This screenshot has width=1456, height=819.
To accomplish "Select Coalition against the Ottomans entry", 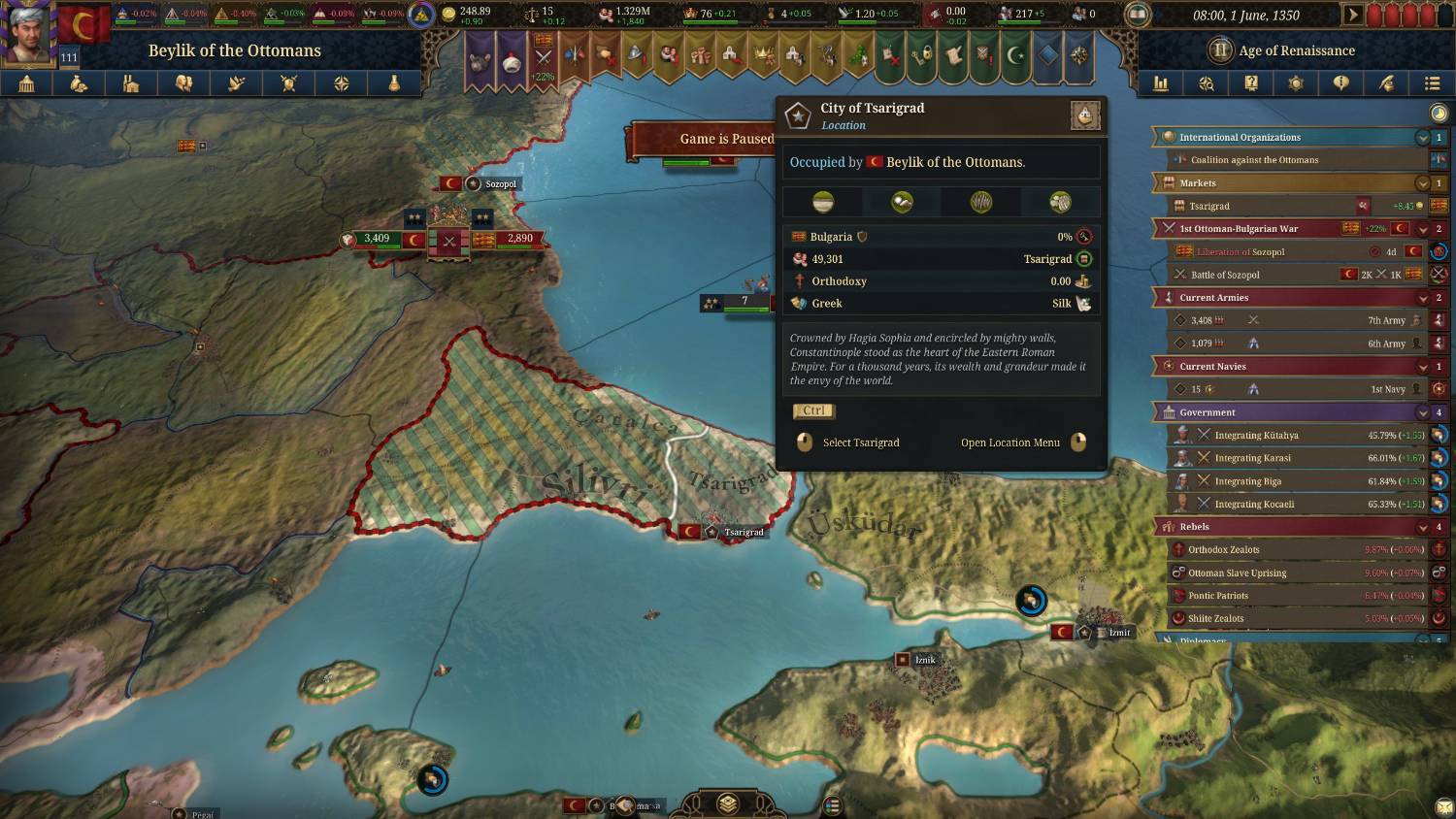I will [x=1254, y=160].
